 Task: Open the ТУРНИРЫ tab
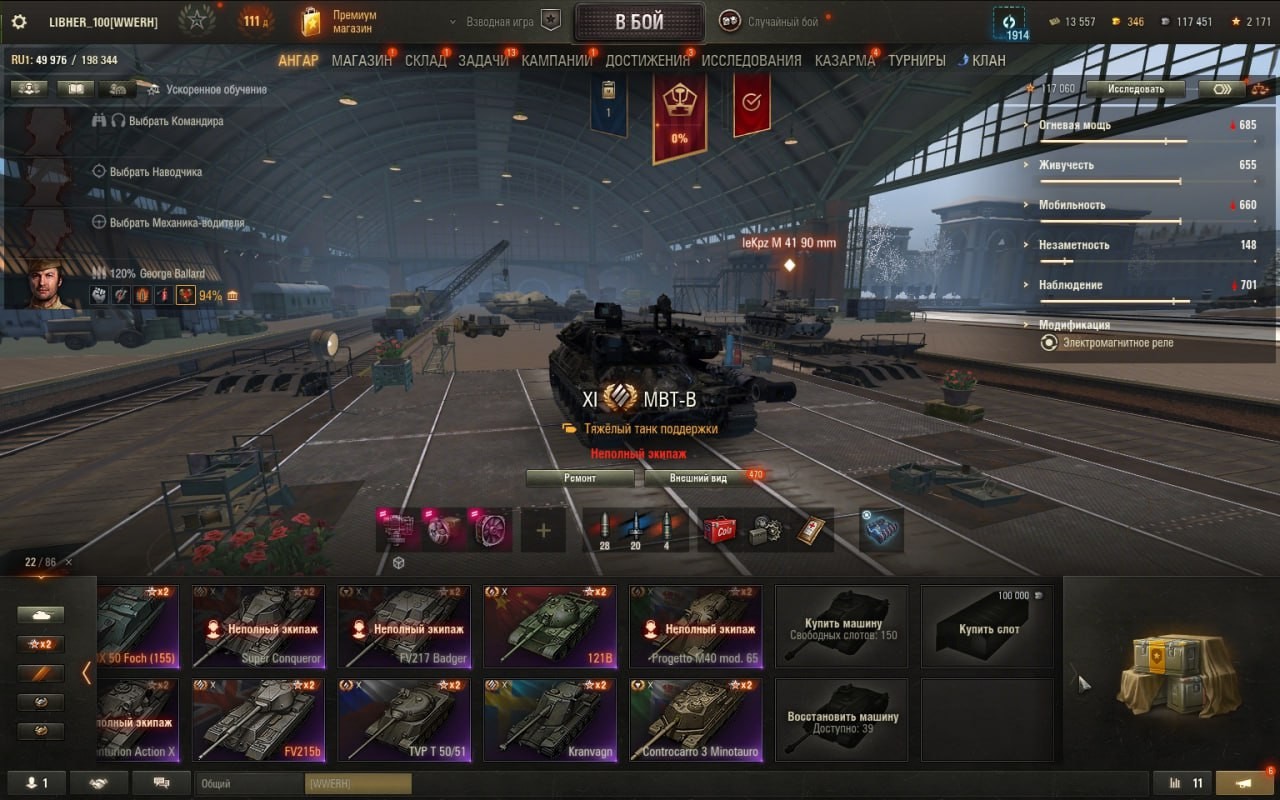click(916, 60)
